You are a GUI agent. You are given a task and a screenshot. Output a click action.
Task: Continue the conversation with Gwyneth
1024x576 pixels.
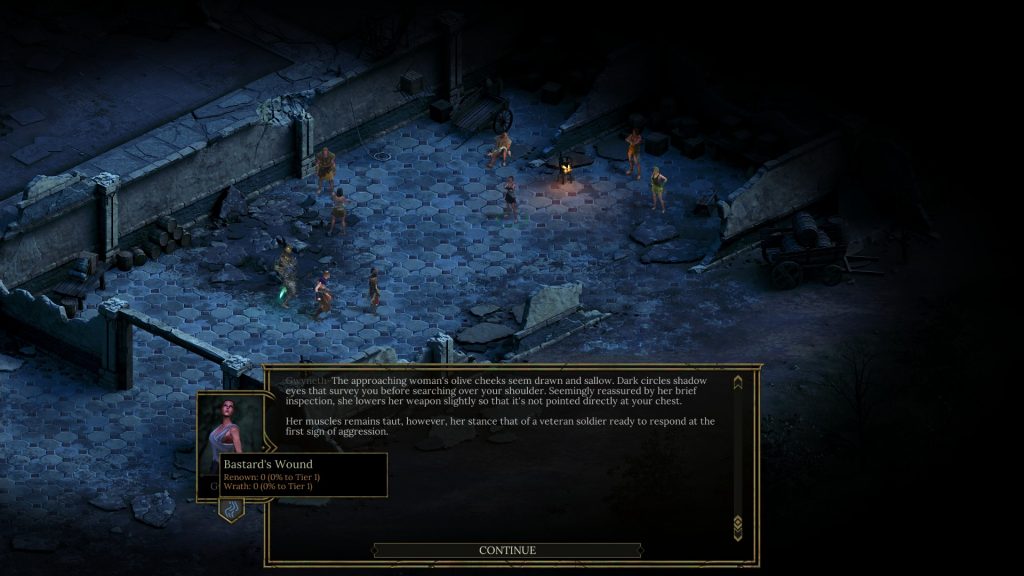(x=507, y=550)
